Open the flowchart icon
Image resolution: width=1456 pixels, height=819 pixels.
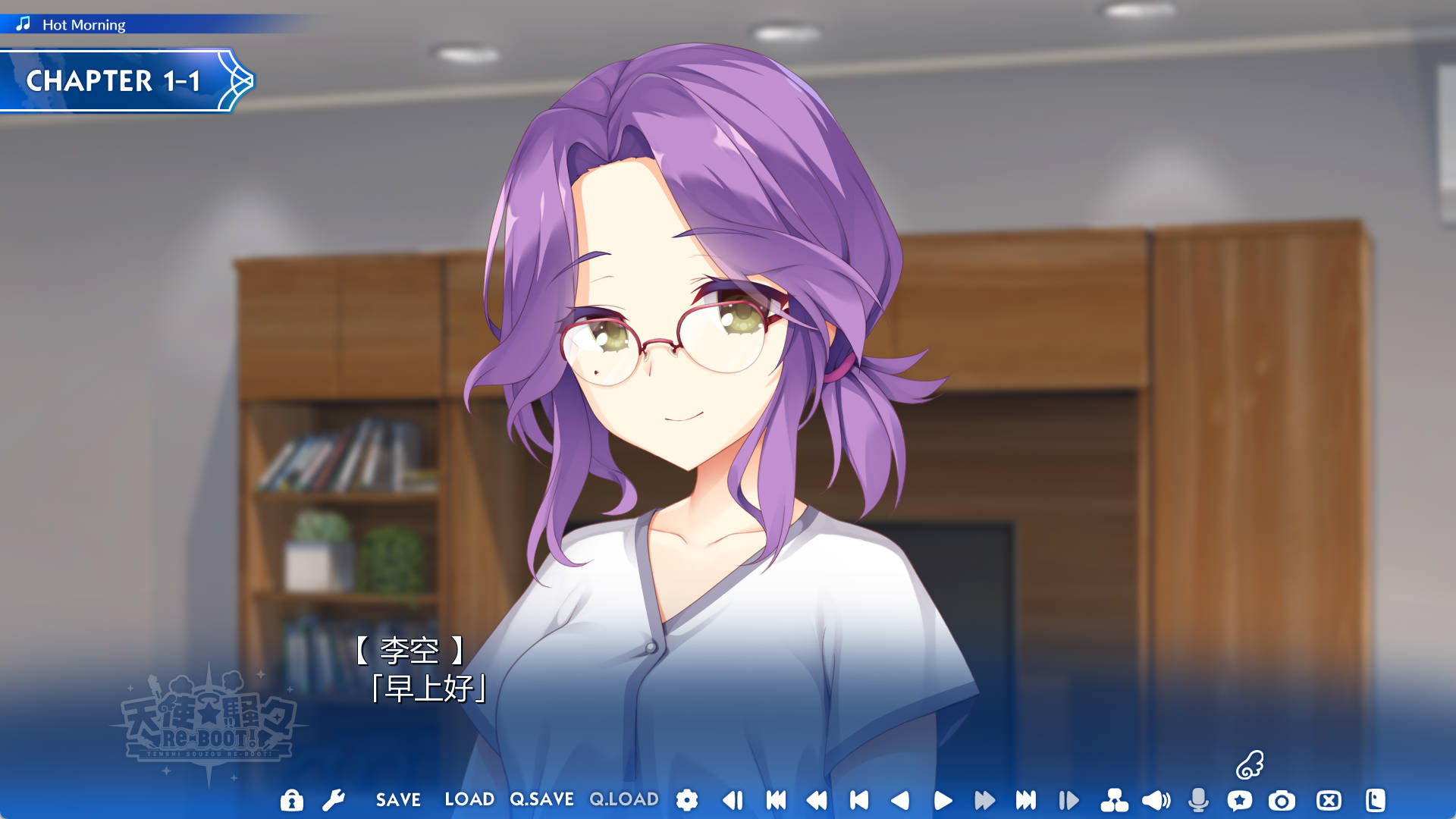point(1114,800)
